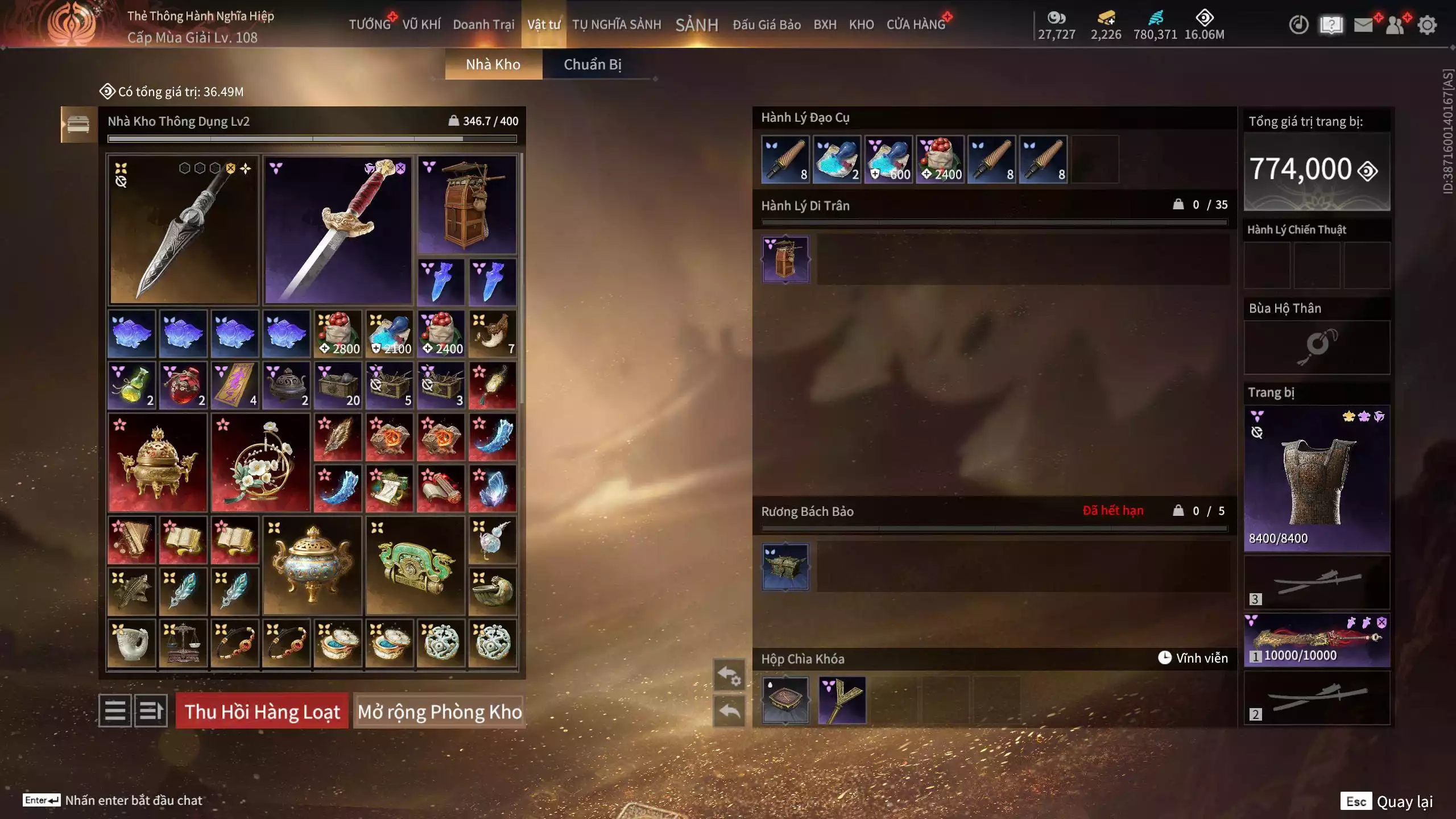
Task: Toggle the compact list view icon
Action: 115,712
